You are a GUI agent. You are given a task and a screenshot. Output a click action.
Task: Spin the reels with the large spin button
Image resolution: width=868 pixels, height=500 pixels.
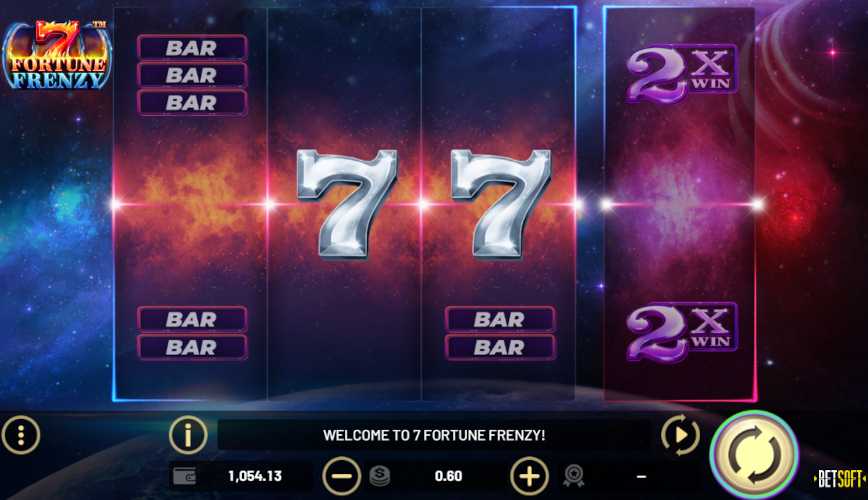(753, 455)
